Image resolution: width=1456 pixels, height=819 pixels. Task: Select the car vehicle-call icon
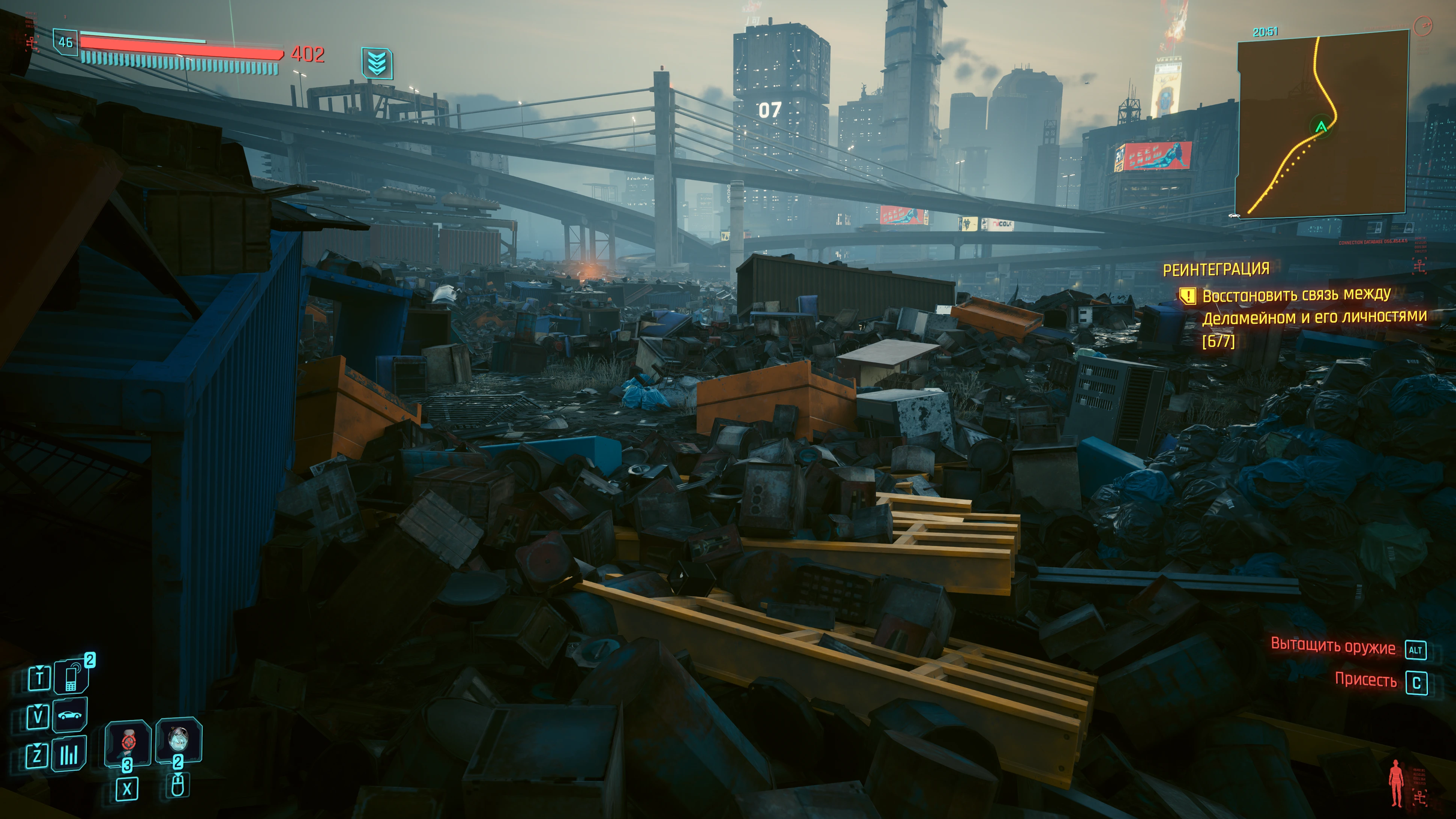tap(70, 715)
